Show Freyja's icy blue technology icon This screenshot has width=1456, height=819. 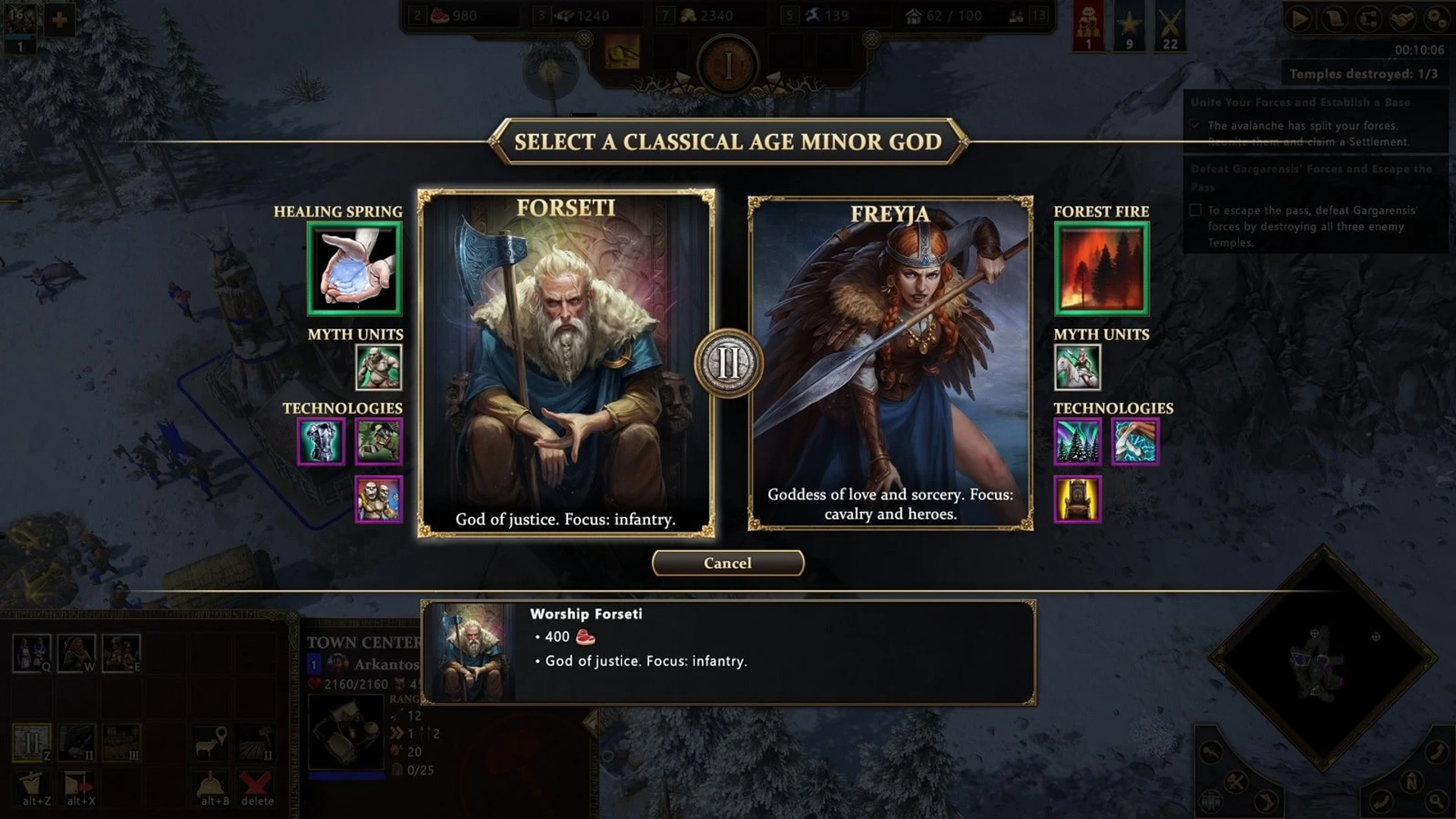[1134, 441]
